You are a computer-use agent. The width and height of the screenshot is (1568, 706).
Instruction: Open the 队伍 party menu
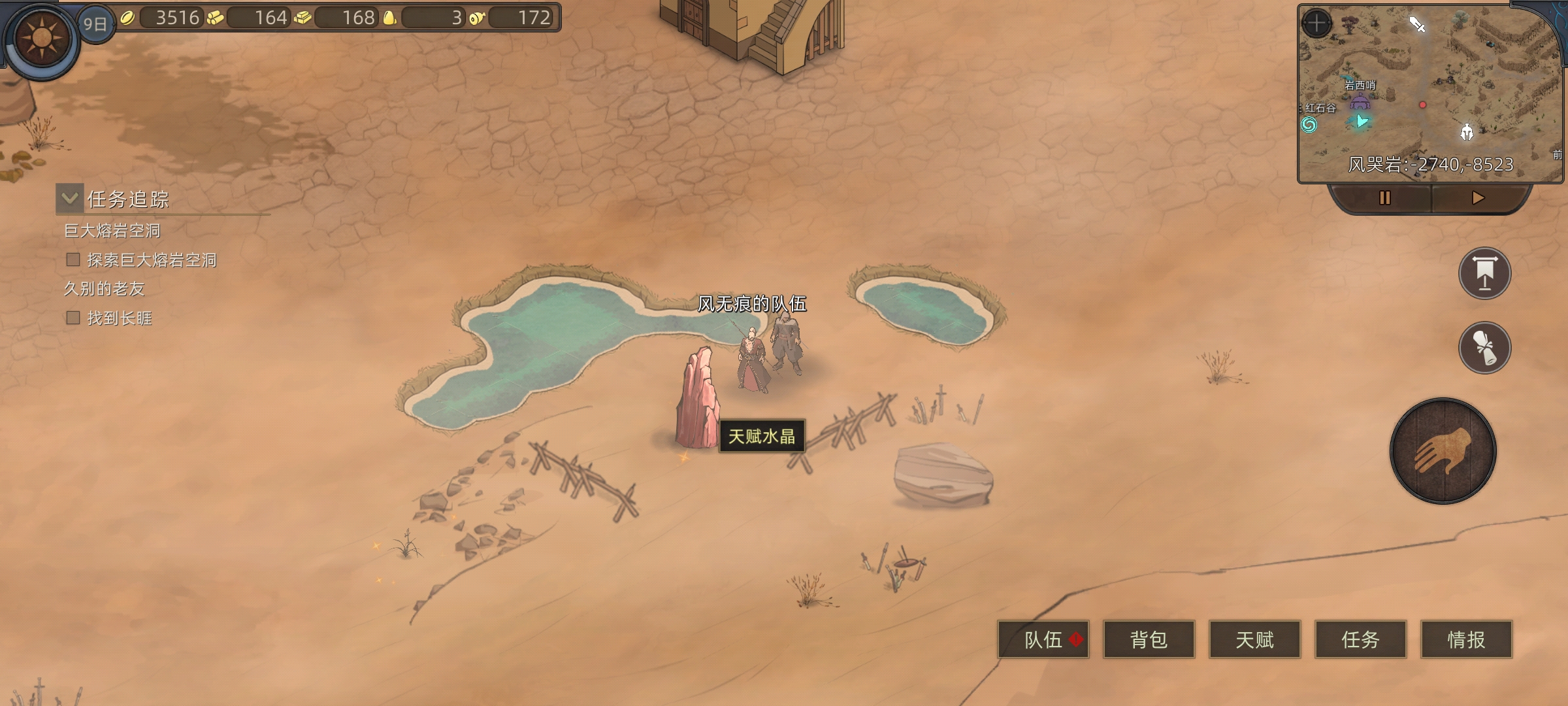[1043, 639]
